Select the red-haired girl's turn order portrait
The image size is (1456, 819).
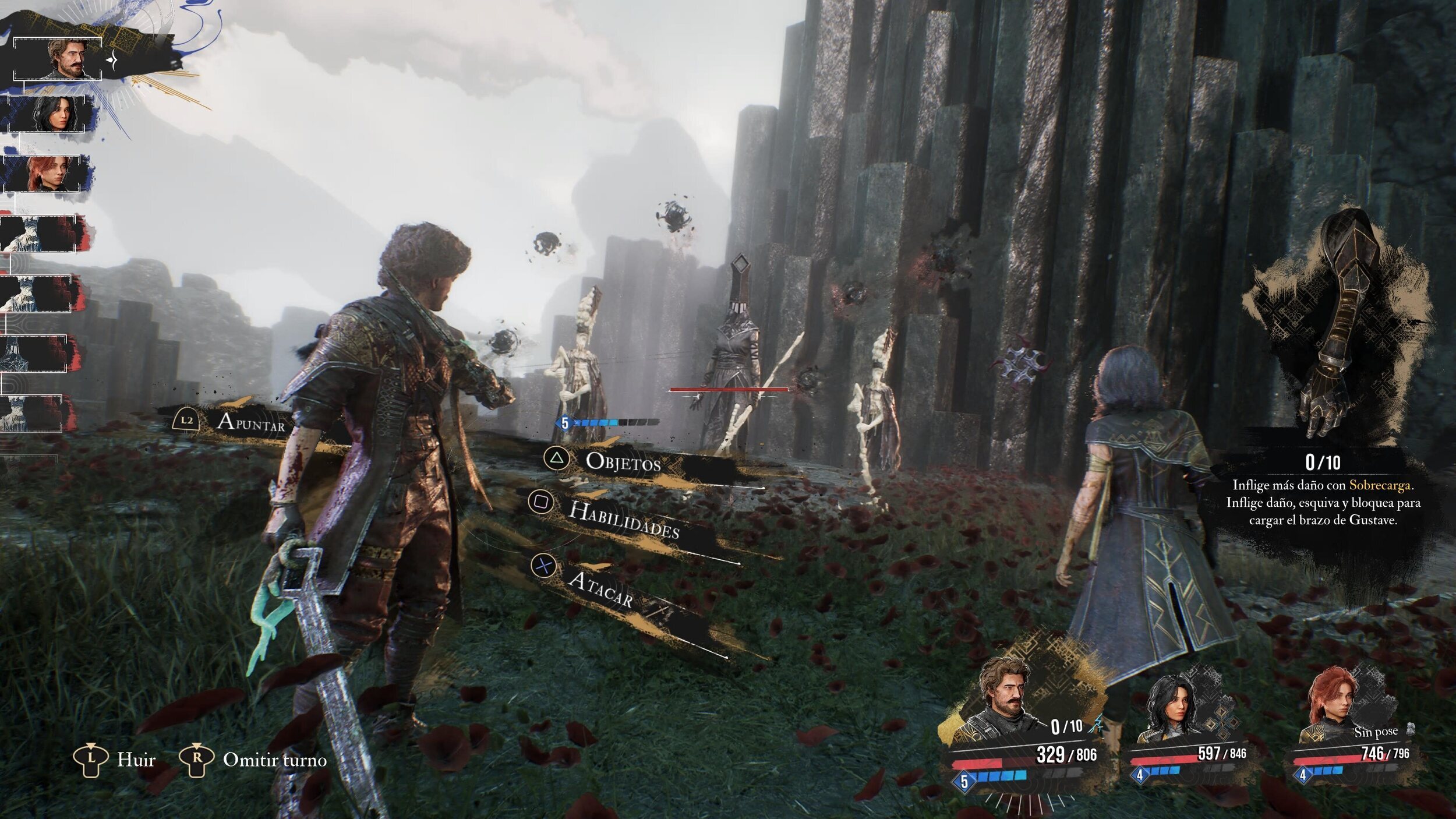point(47,173)
